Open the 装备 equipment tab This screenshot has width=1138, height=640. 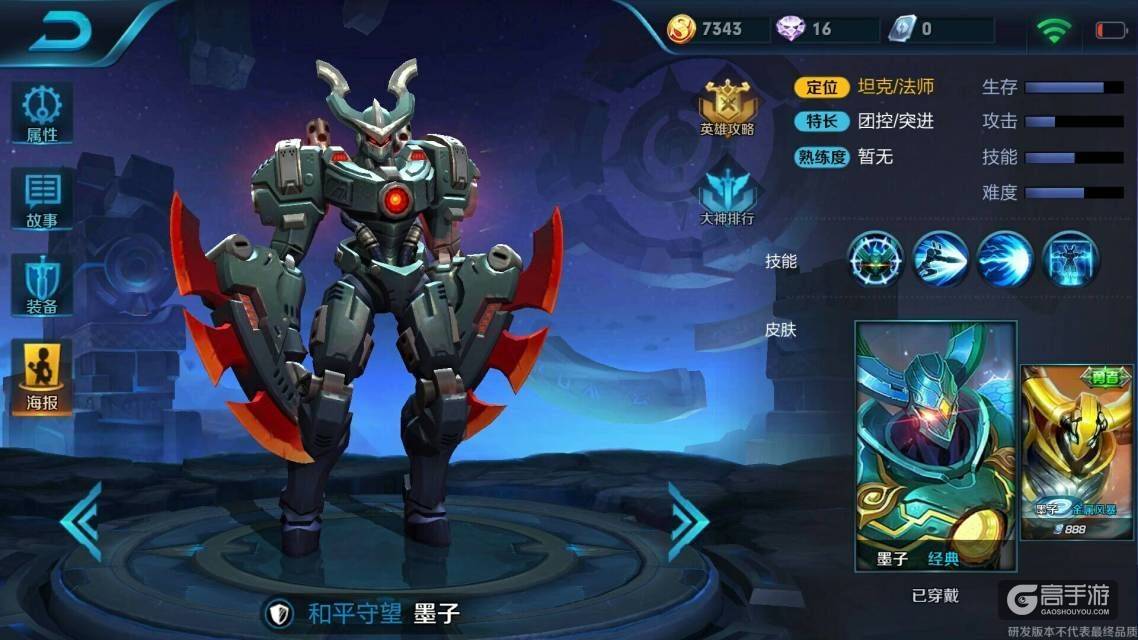42,284
